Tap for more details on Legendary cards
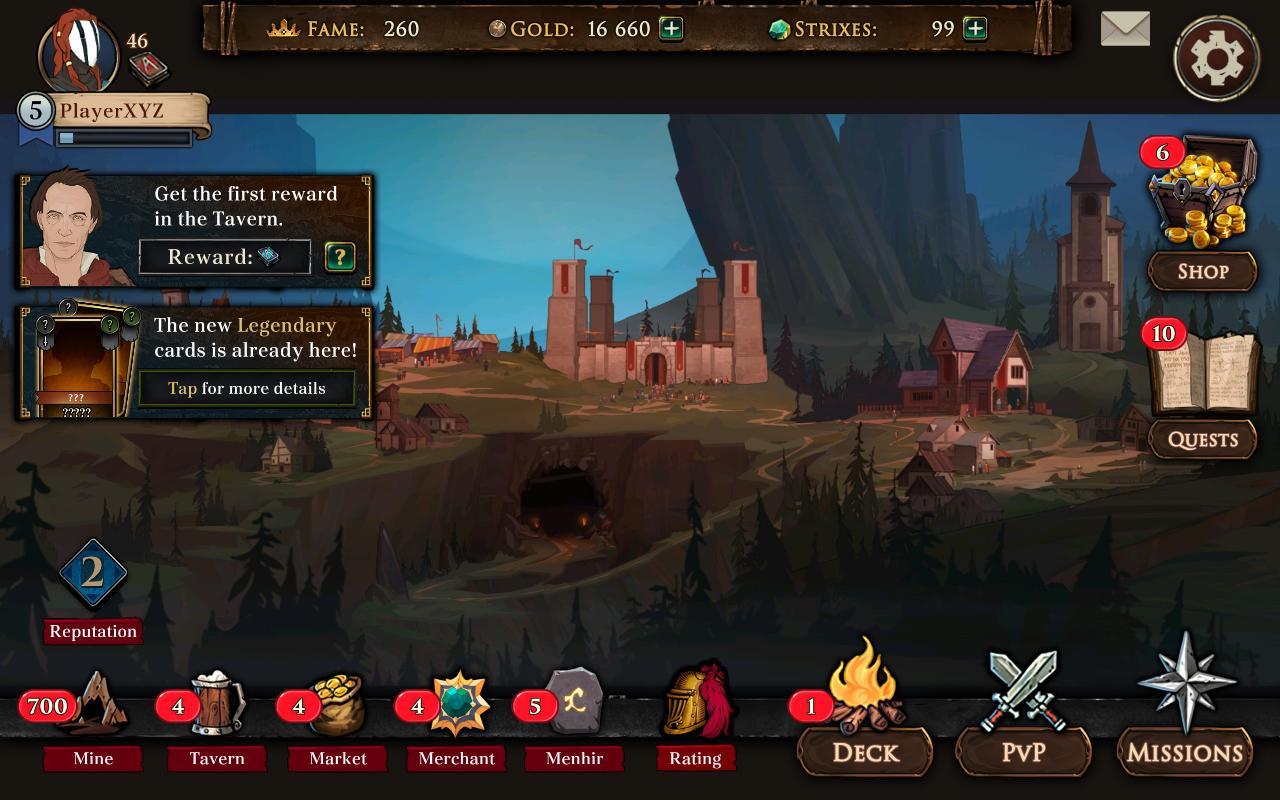Image resolution: width=1280 pixels, height=800 pixels. pyautogui.click(x=246, y=388)
